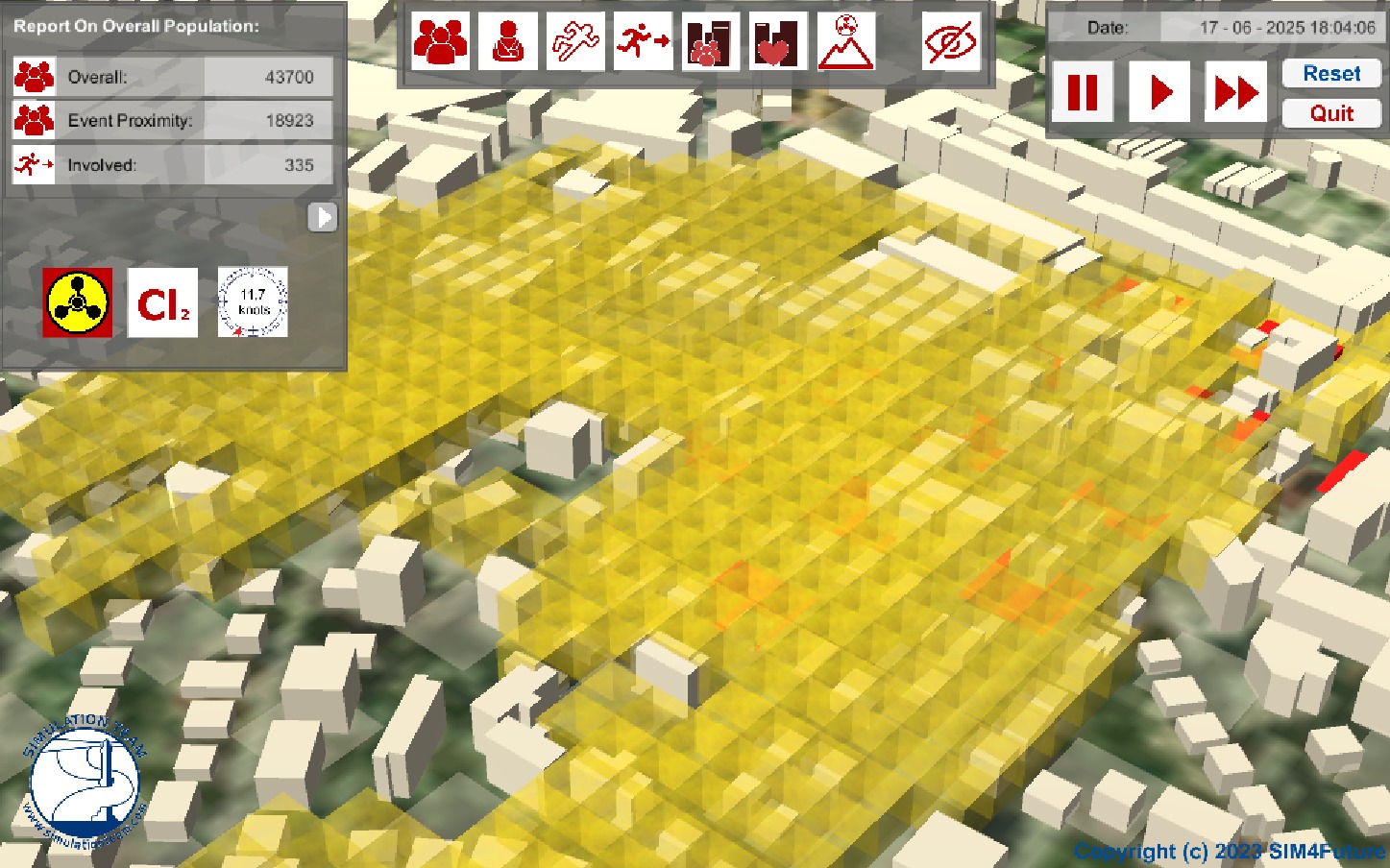
Task: Pause the simulation
Action: click(x=1083, y=92)
